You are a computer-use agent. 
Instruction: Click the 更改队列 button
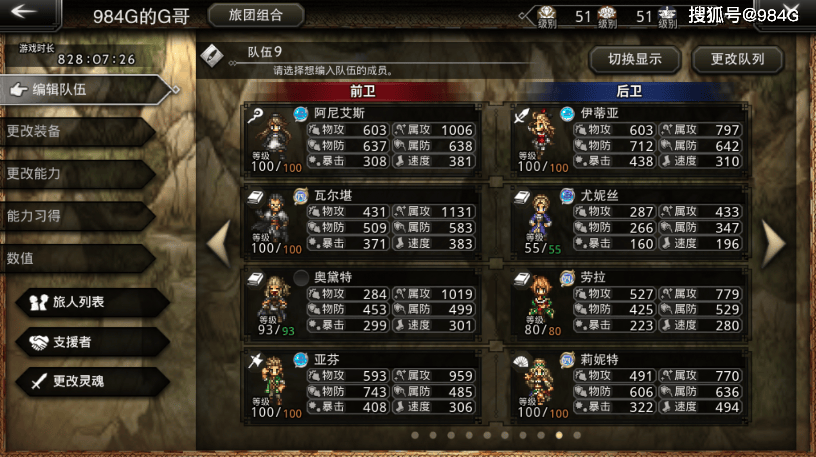click(738, 59)
